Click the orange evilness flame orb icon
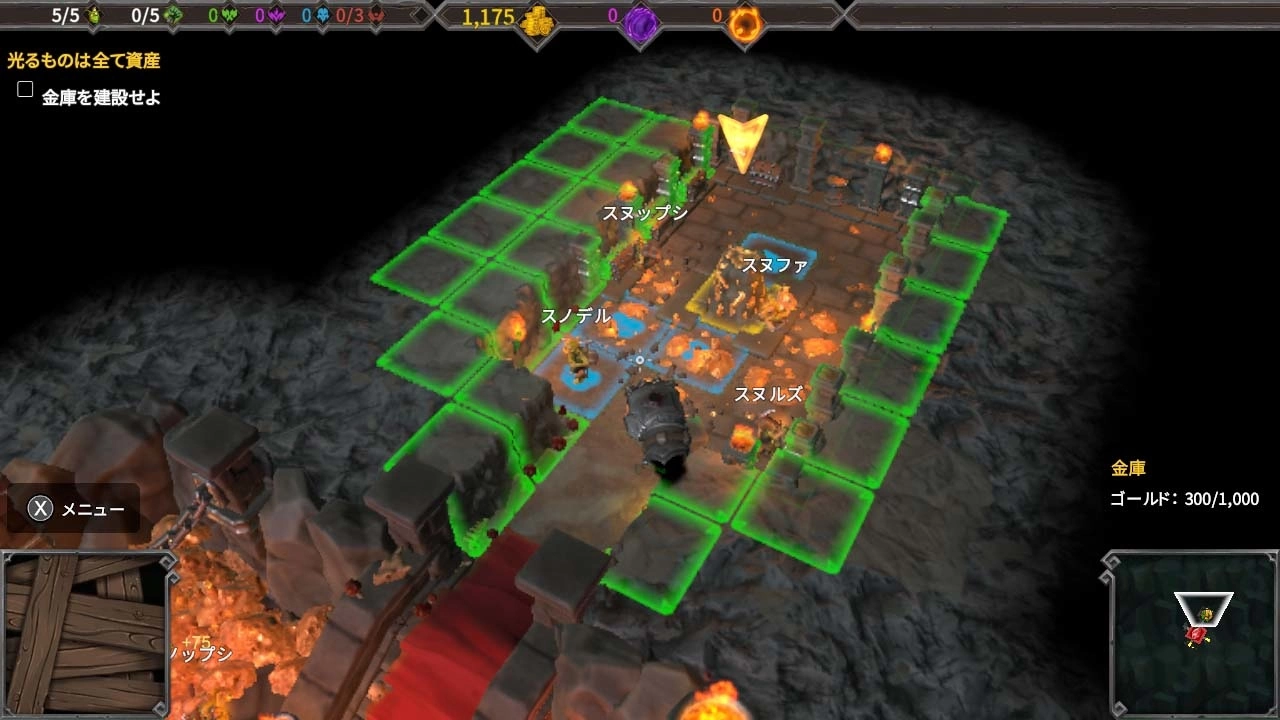This screenshot has height=720, width=1280. coord(745,20)
